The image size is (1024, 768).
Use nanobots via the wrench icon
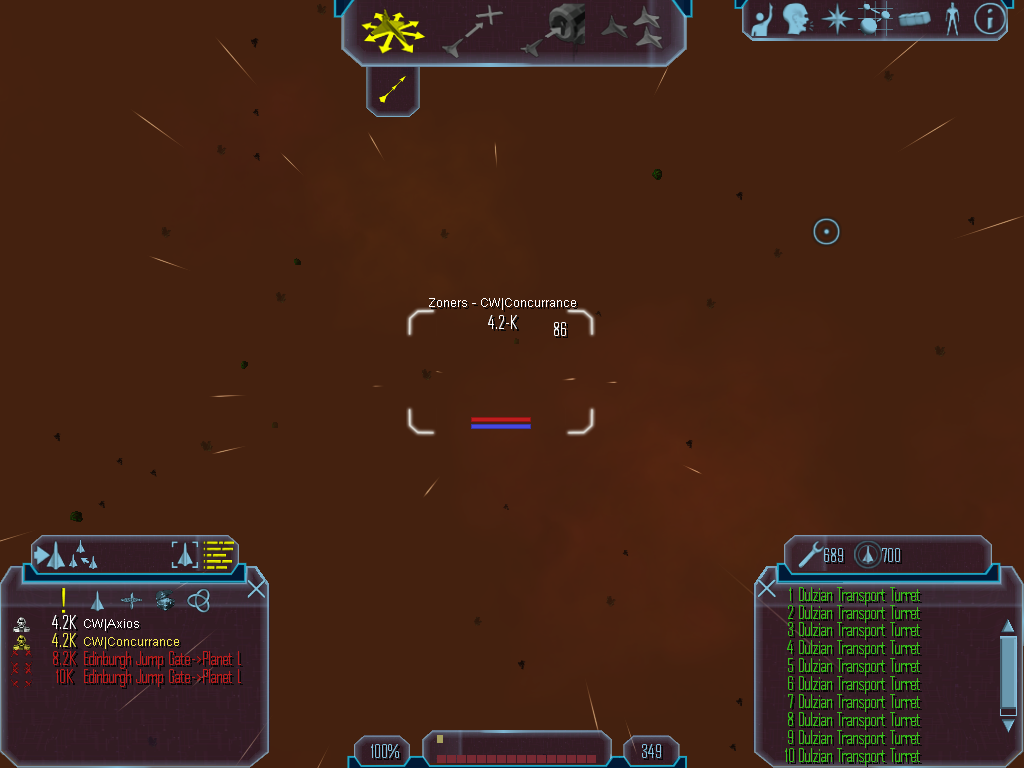(x=809, y=554)
